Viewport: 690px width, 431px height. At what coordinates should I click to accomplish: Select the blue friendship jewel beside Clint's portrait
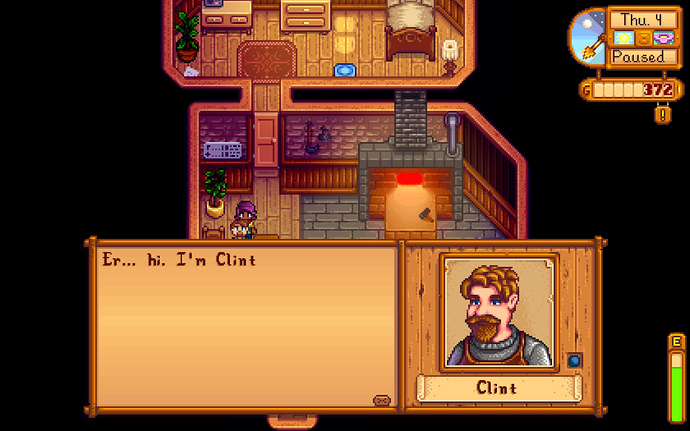(574, 360)
